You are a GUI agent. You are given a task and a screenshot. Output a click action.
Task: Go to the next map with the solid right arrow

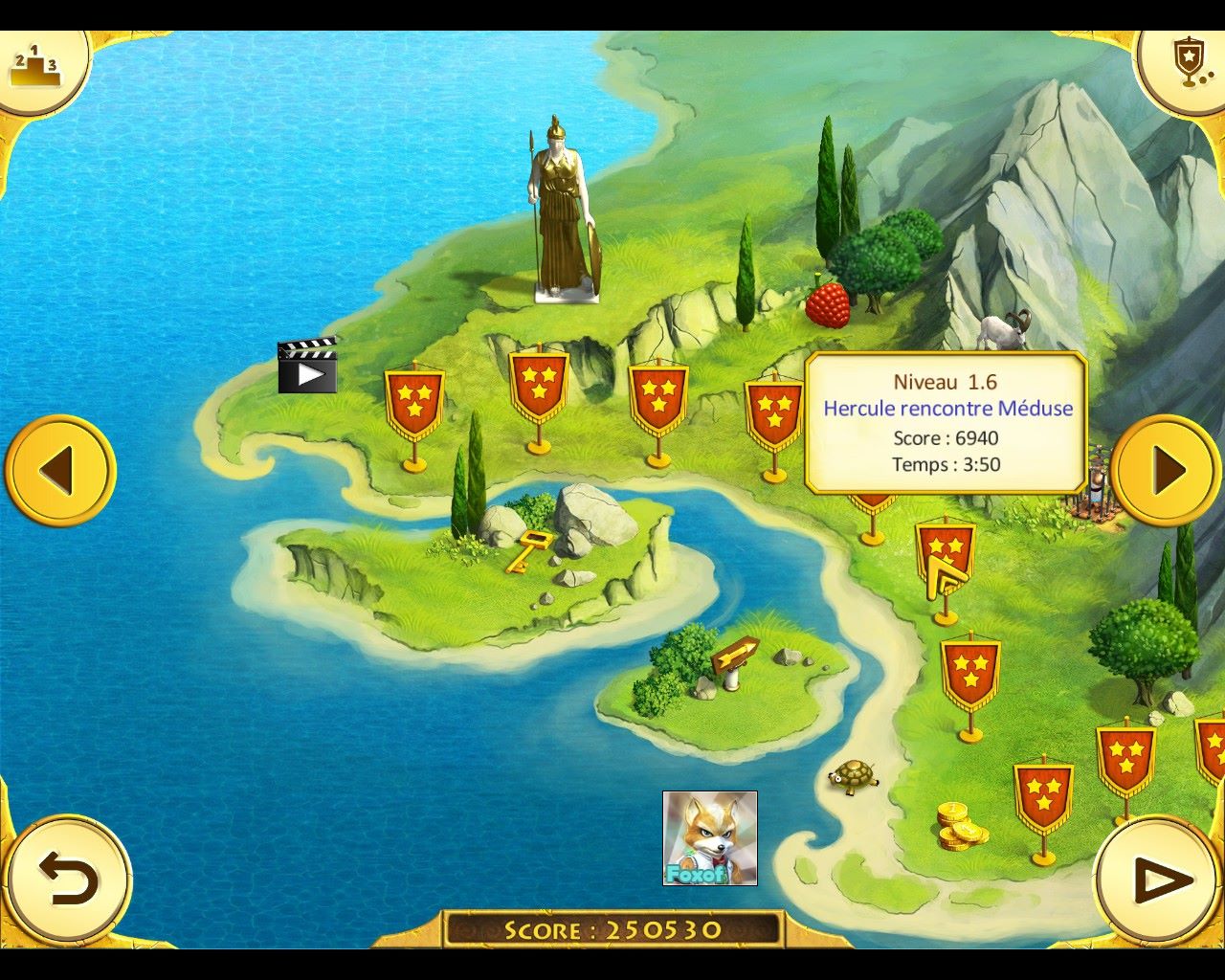1166,471
